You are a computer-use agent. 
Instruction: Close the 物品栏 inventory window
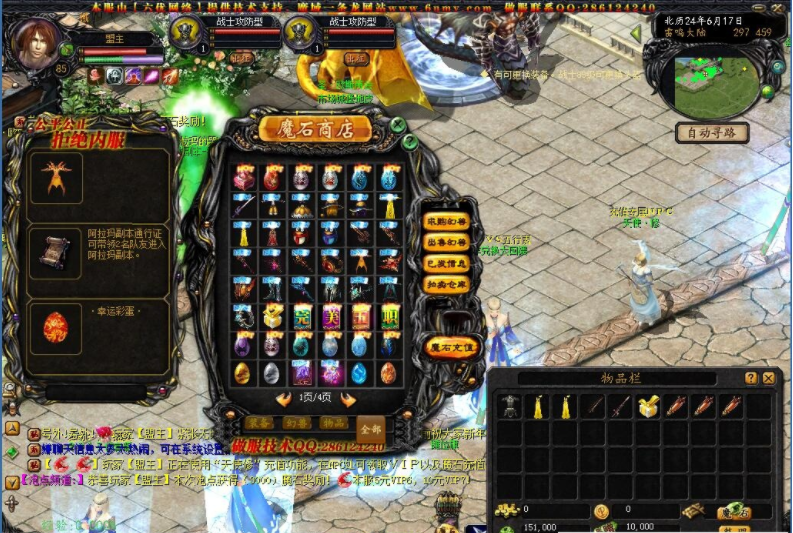point(769,378)
